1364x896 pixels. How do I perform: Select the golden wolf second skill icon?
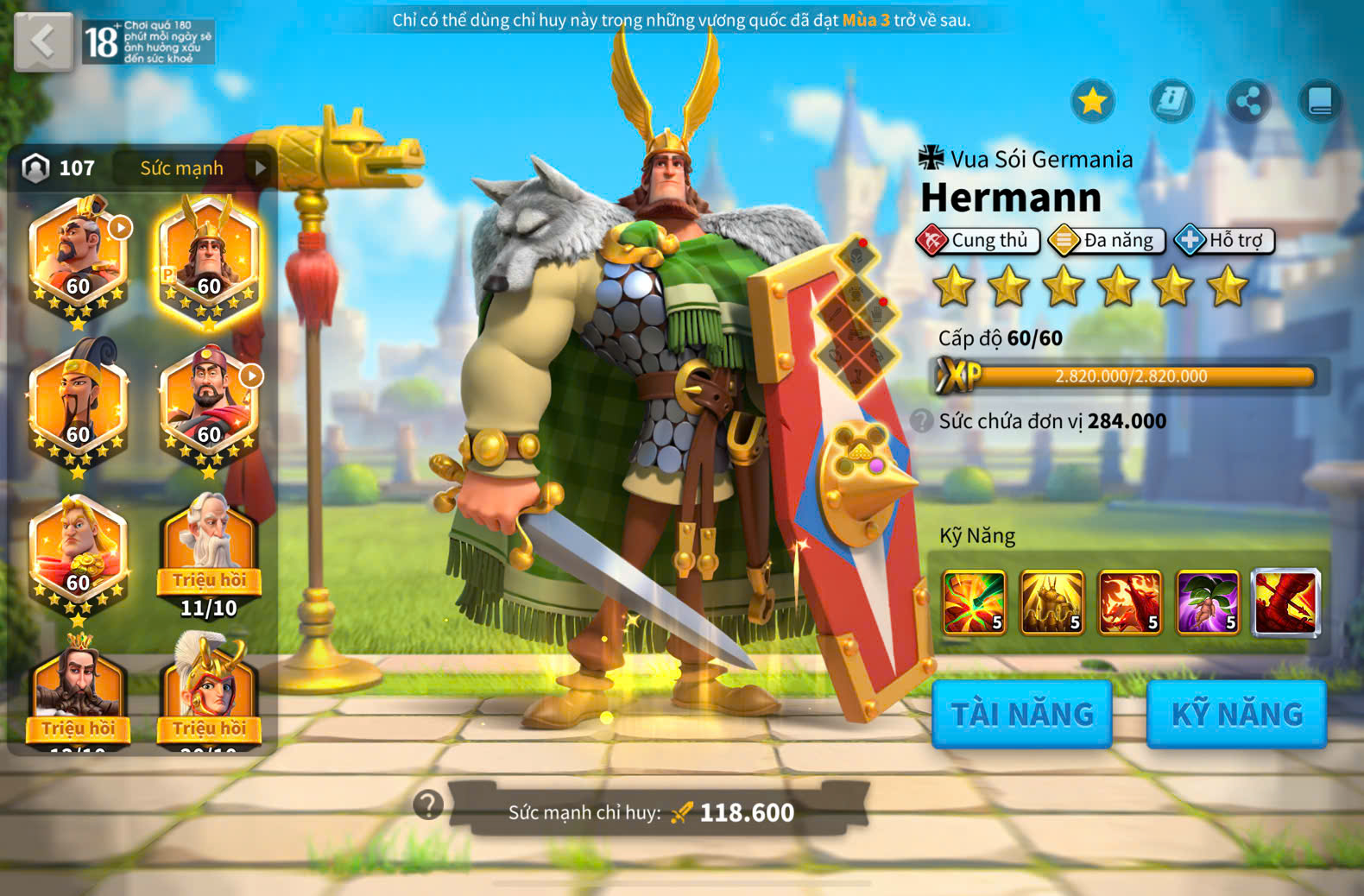point(1051,602)
